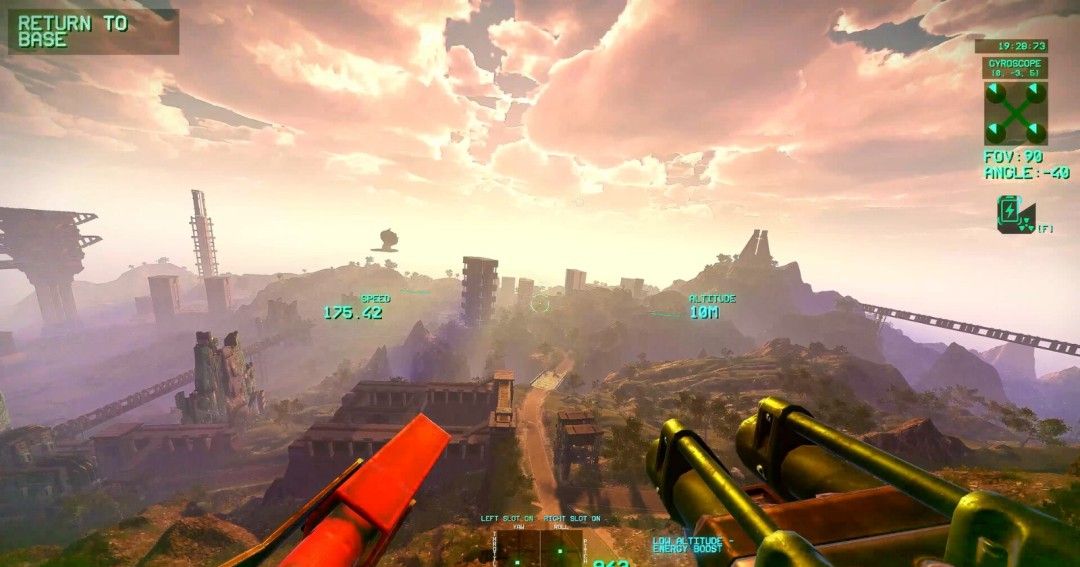
Task: Toggle the Right Slot On indicator
Action: tap(572, 519)
